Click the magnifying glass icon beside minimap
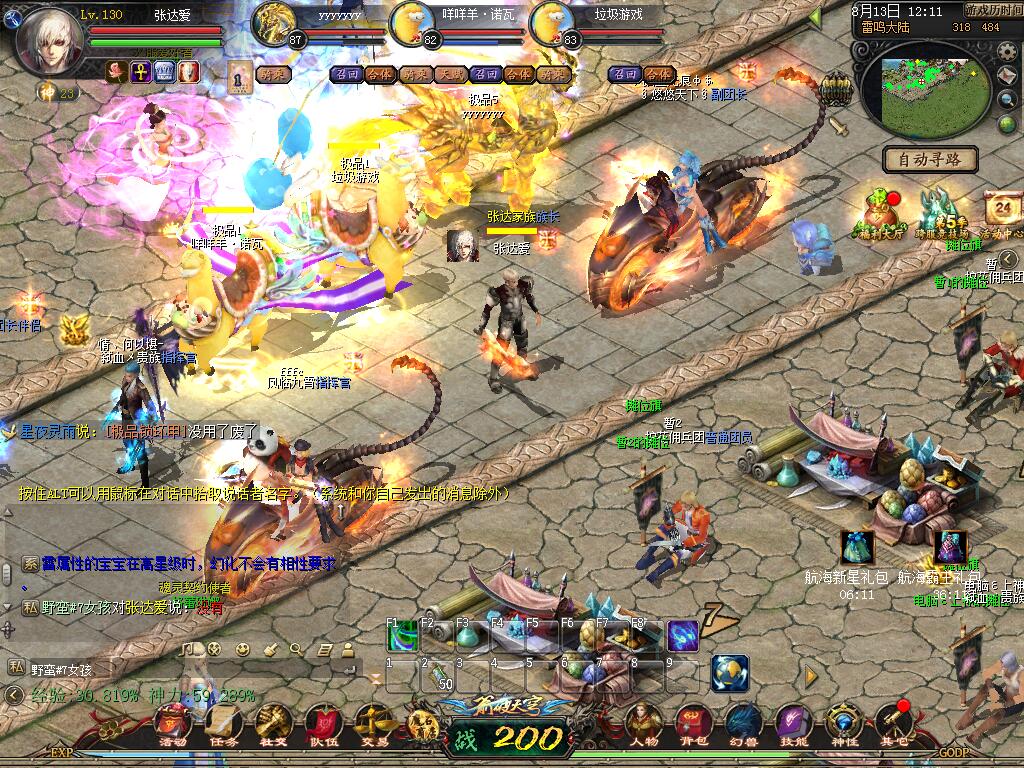This screenshot has height=768, width=1024. tap(1008, 100)
